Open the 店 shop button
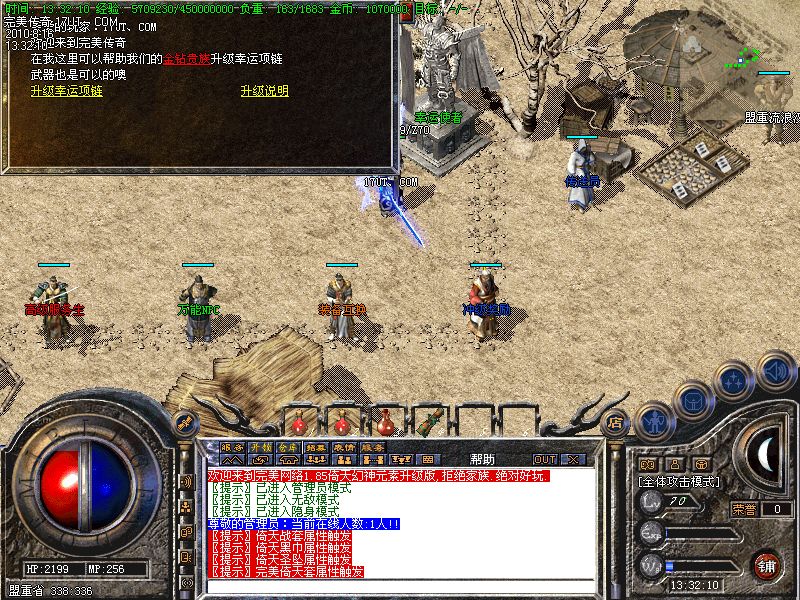Image resolution: width=800 pixels, height=600 pixels. click(x=616, y=421)
